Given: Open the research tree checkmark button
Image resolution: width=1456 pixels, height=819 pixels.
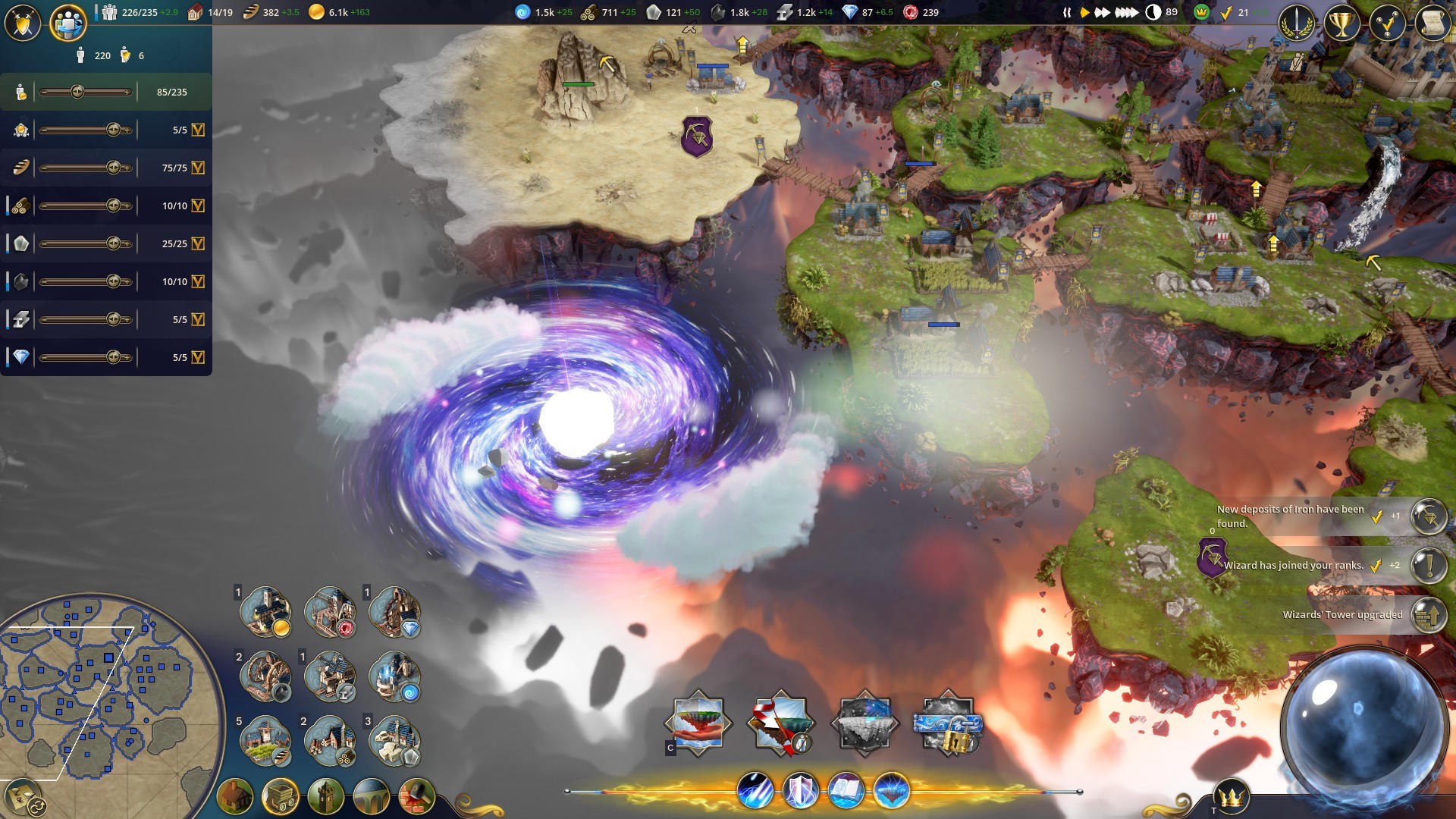Looking at the screenshot, I should point(1387,24).
